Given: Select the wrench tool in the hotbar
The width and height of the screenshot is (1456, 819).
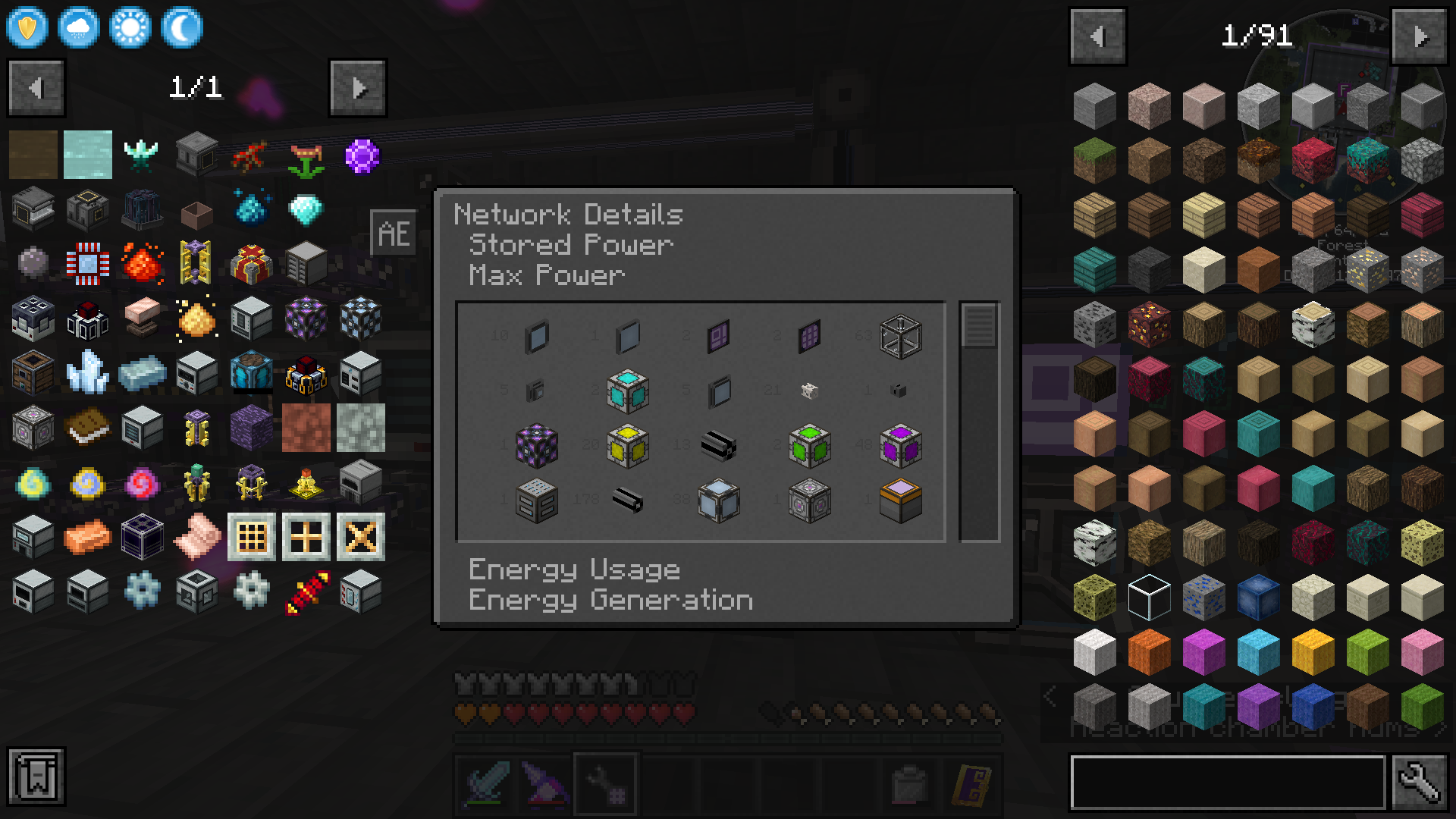Looking at the screenshot, I should tap(604, 784).
